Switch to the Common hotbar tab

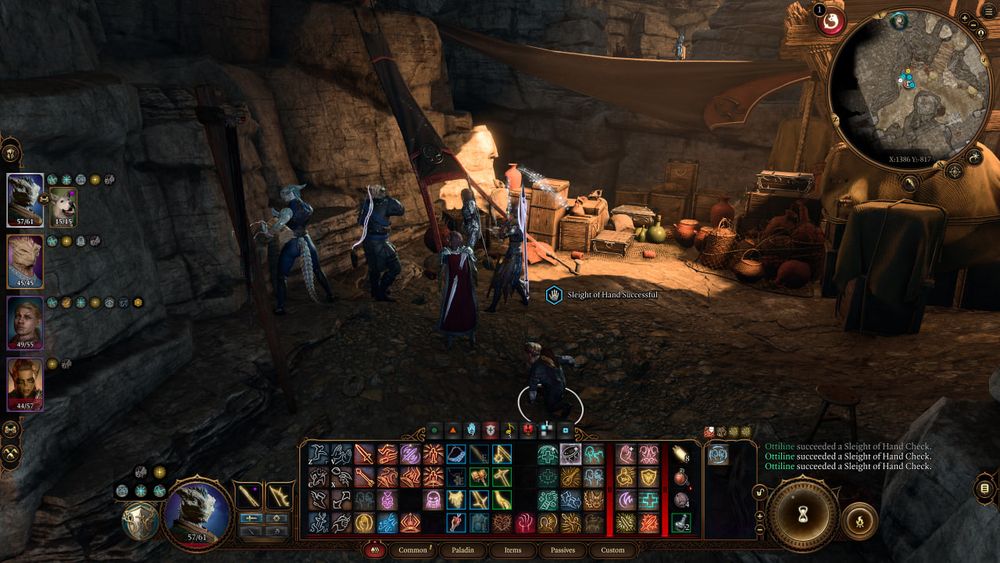(412, 549)
